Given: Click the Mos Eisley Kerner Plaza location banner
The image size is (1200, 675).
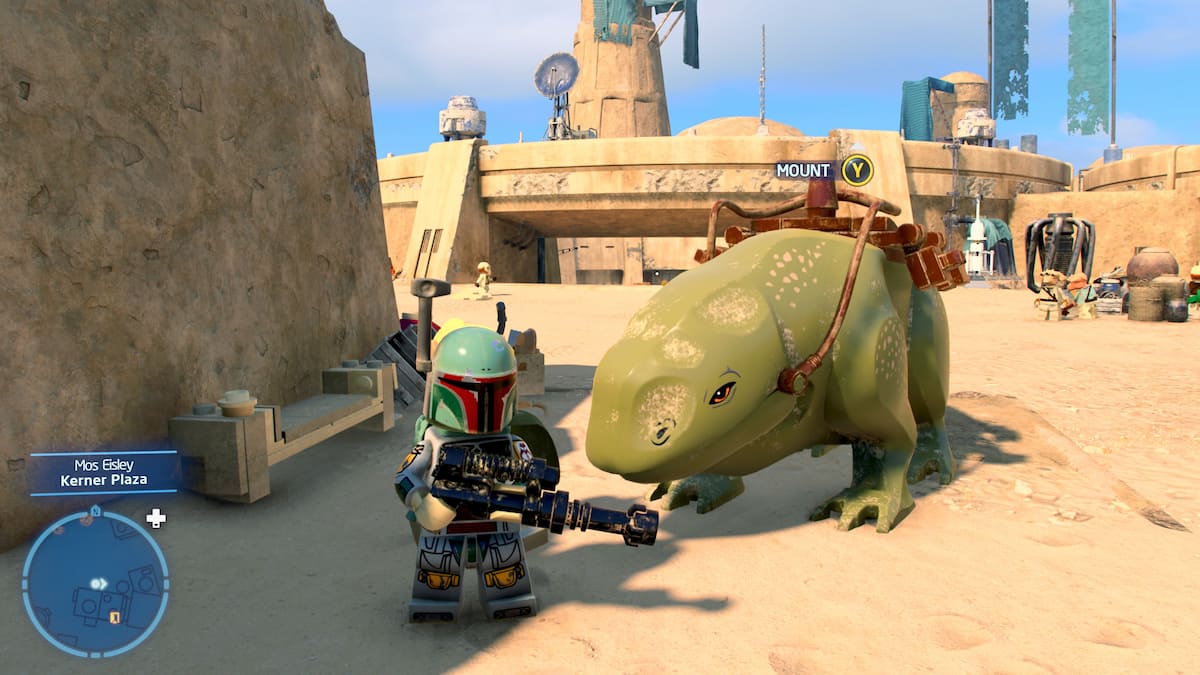Looking at the screenshot, I should pos(104,472).
